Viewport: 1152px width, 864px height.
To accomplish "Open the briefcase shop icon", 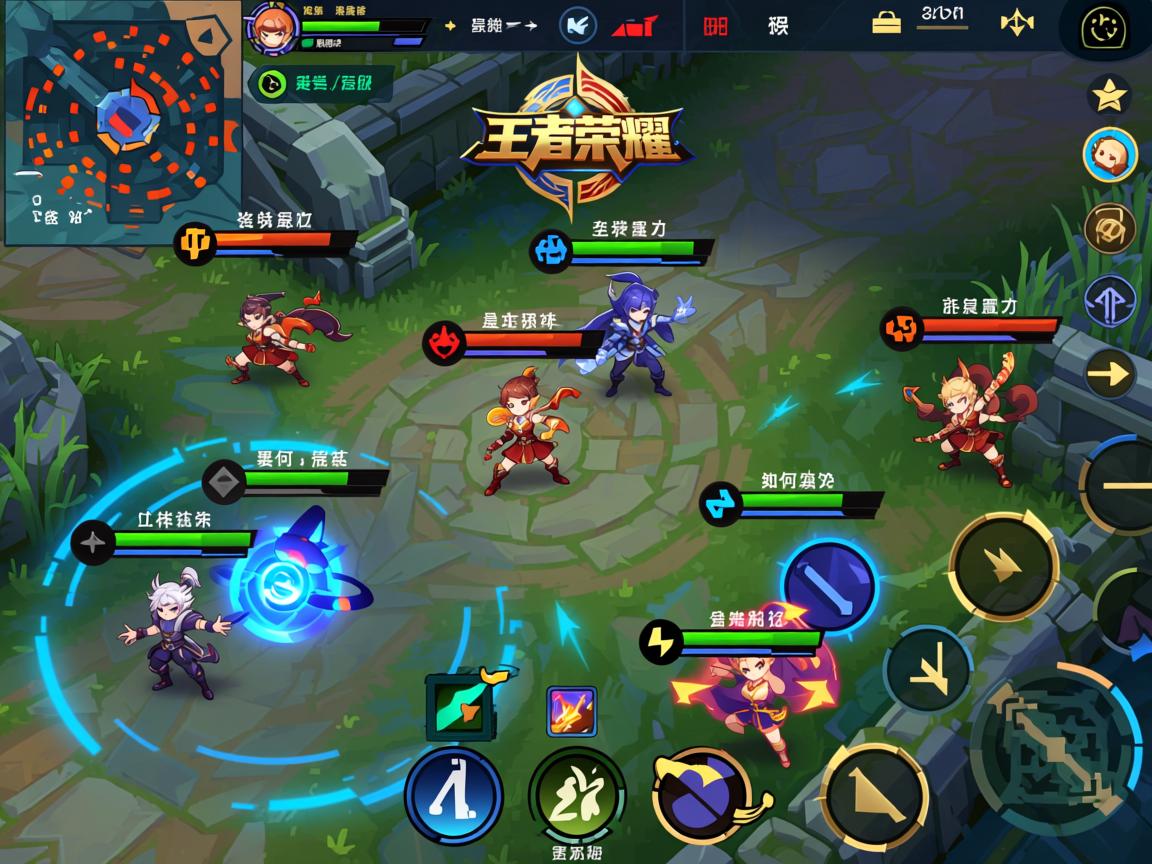I will (886, 22).
